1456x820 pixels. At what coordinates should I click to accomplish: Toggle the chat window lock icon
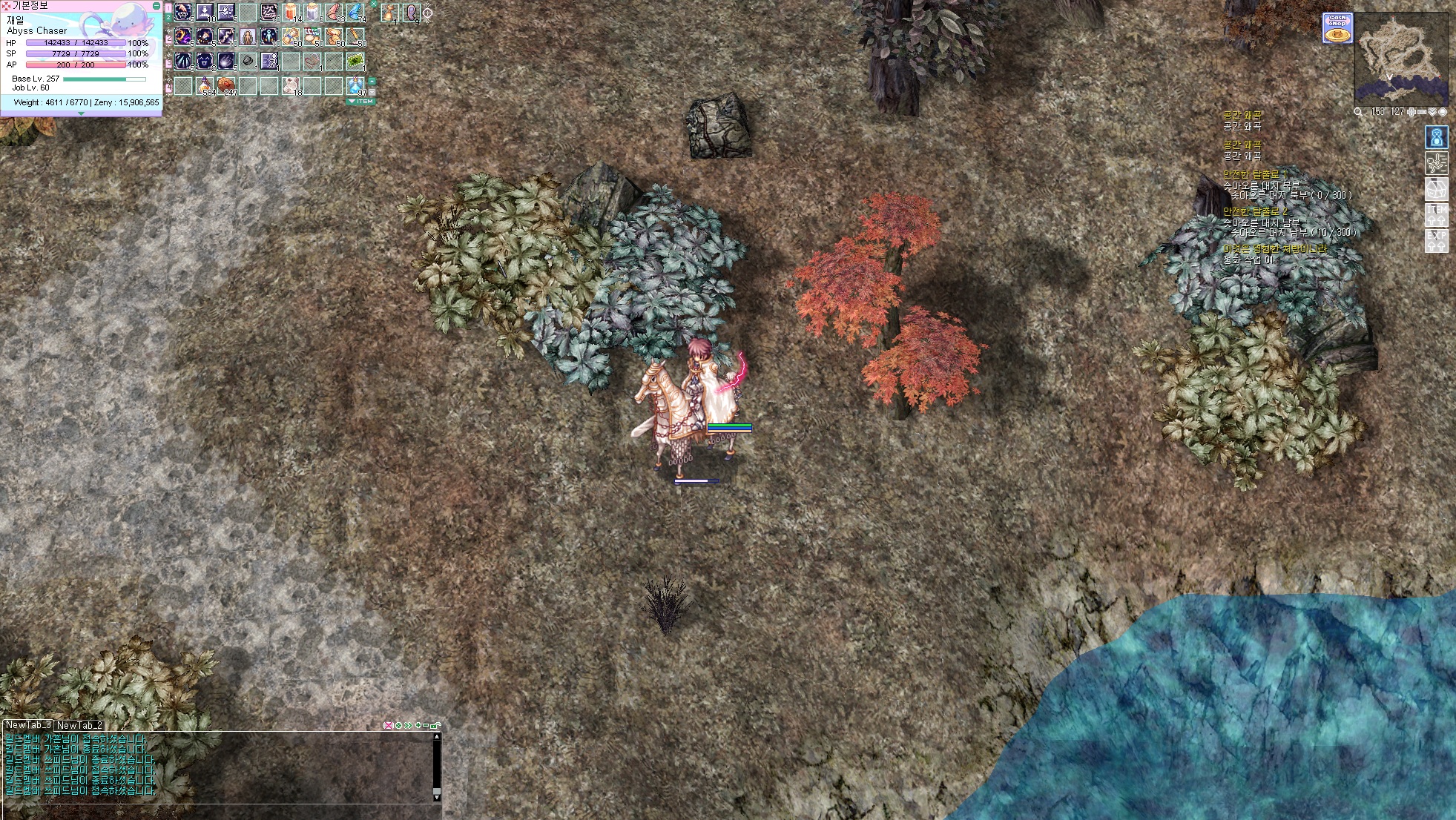point(435,725)
